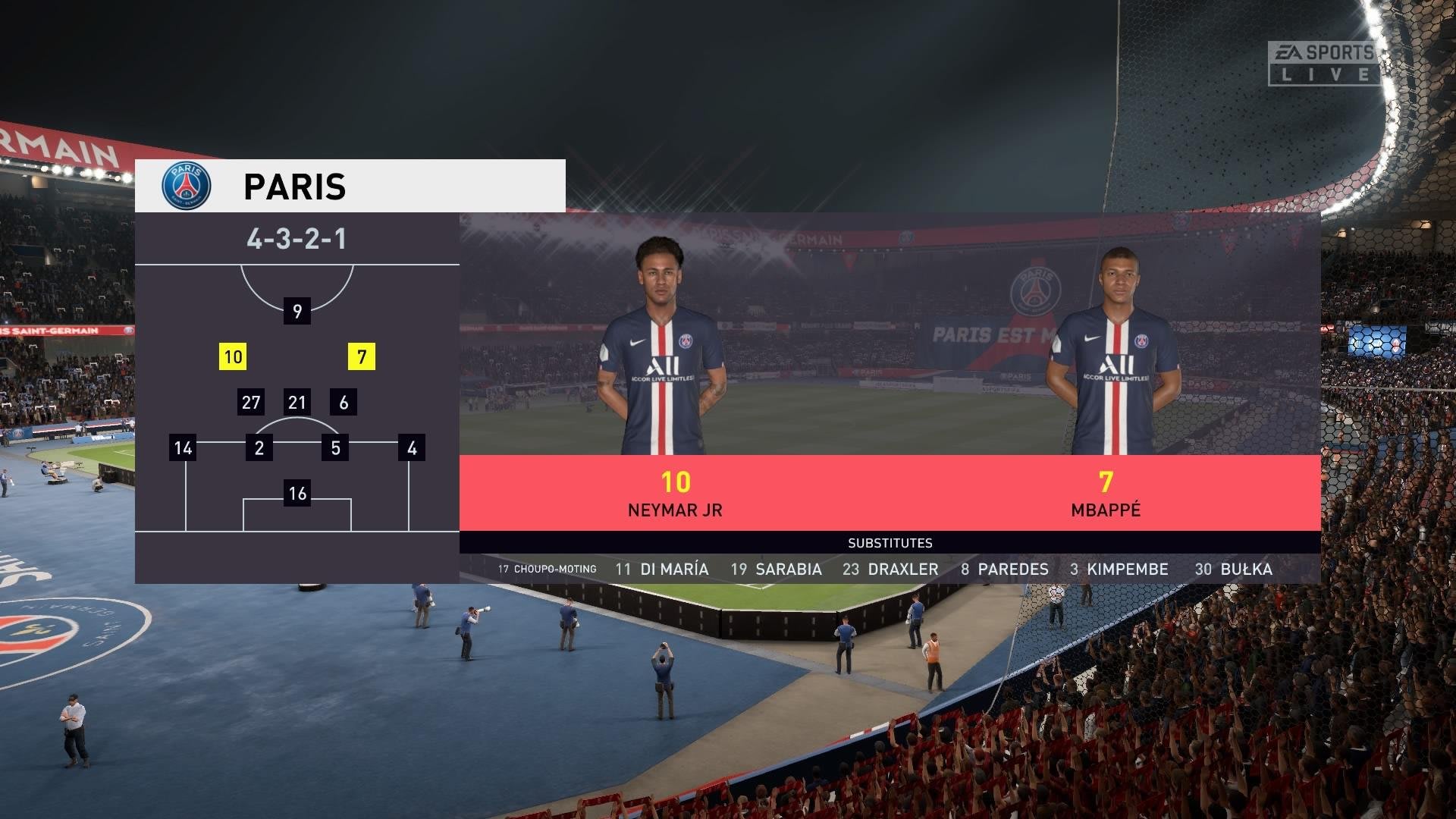The image size is (1456, 819).
Task: Pick substitute goalkeeper Bułka
Action: click(1234, 569)
